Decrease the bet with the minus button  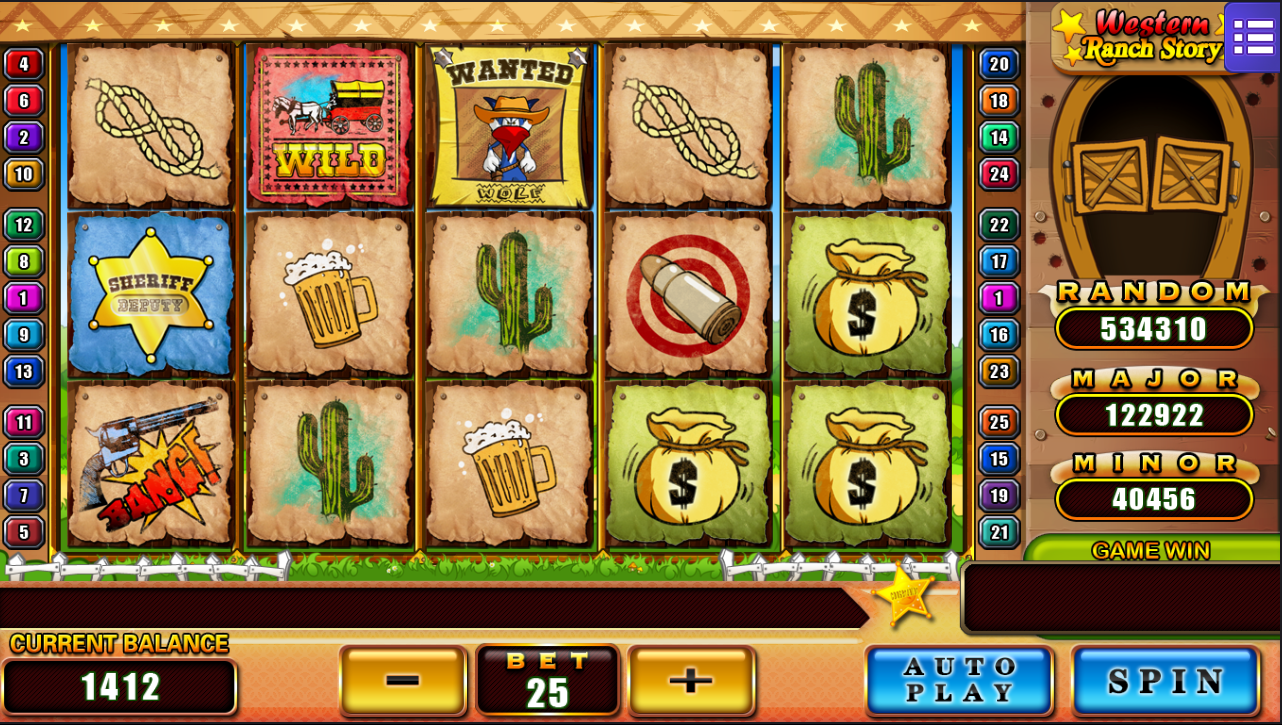point(403,681)
